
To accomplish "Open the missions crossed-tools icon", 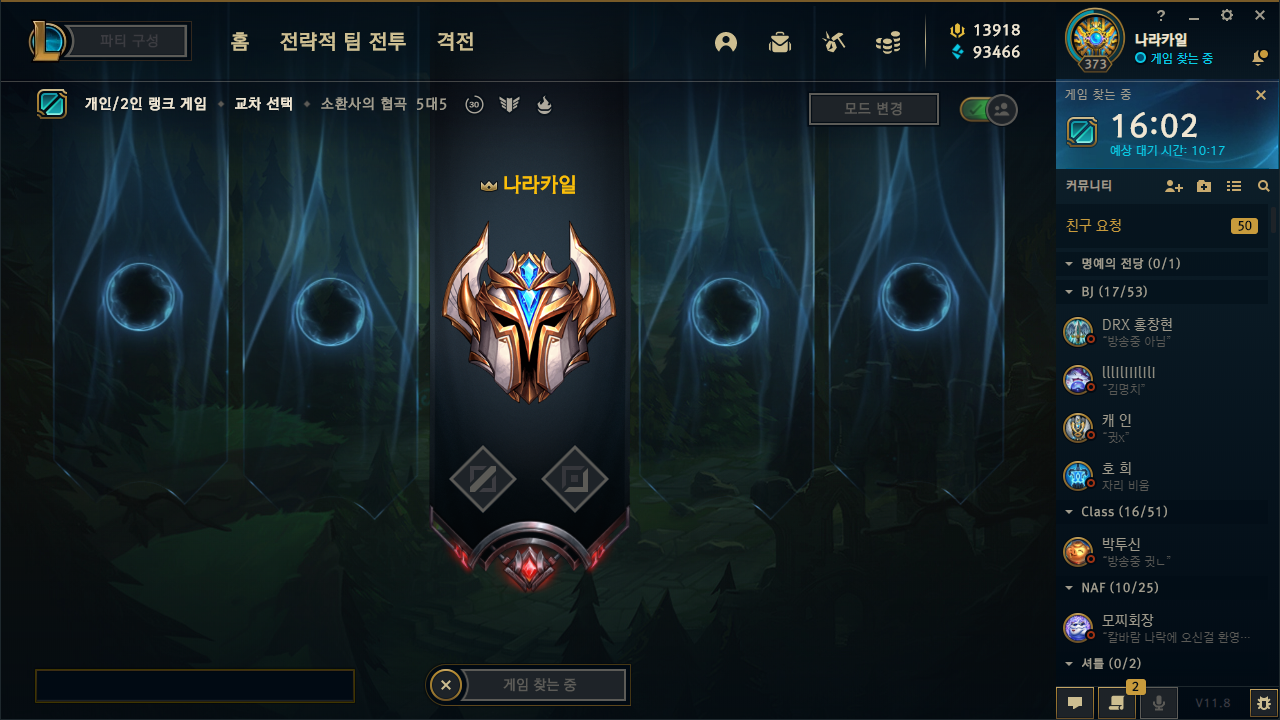I will [x=834, y=44].
